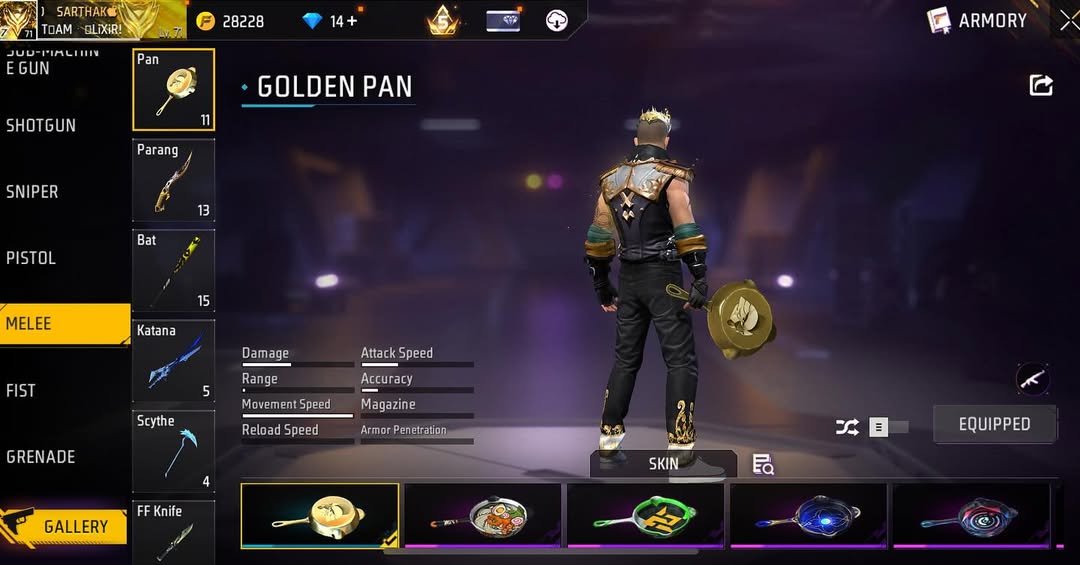Open the Skin tab
1080x565 pixels.
click(663, 464)
